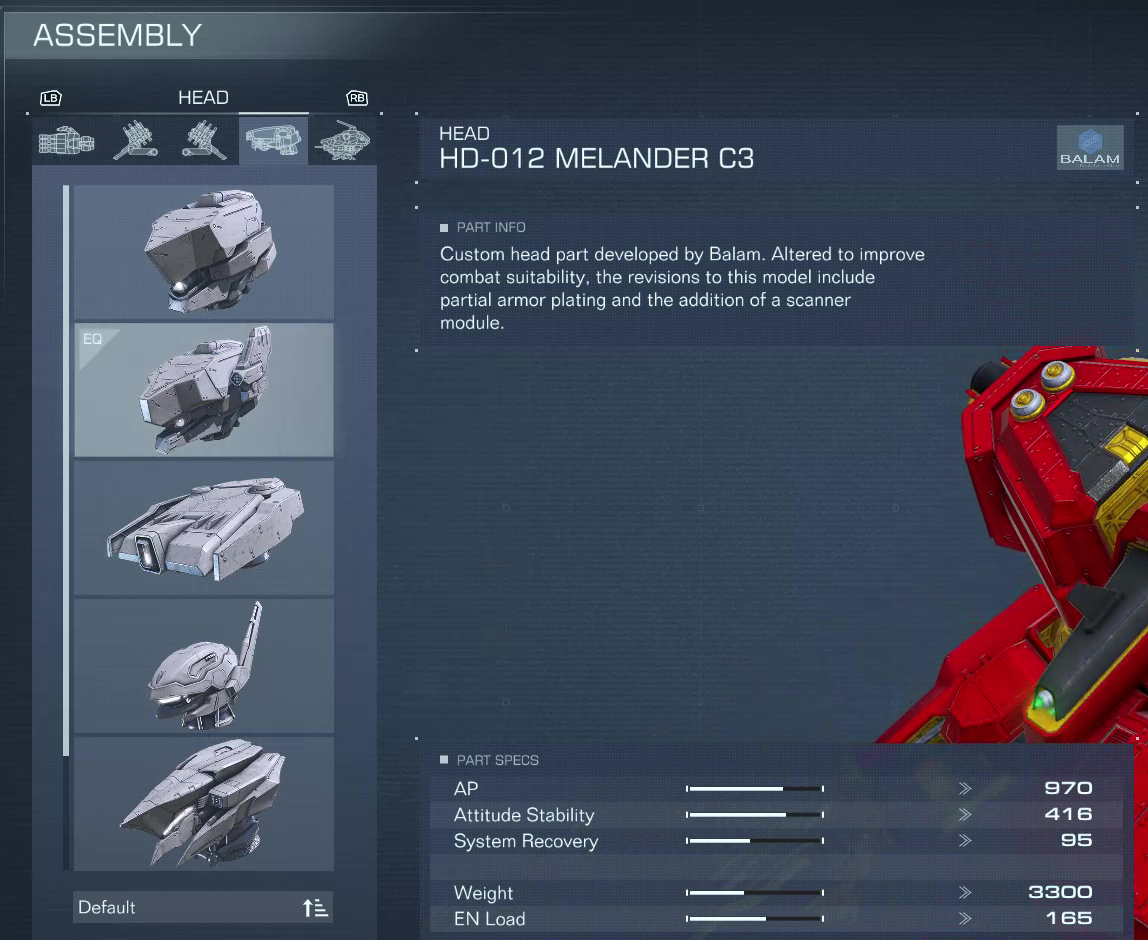Open the missile launcher tab beside the head tab
1148x940 pixels.
[x=204, y=141]
